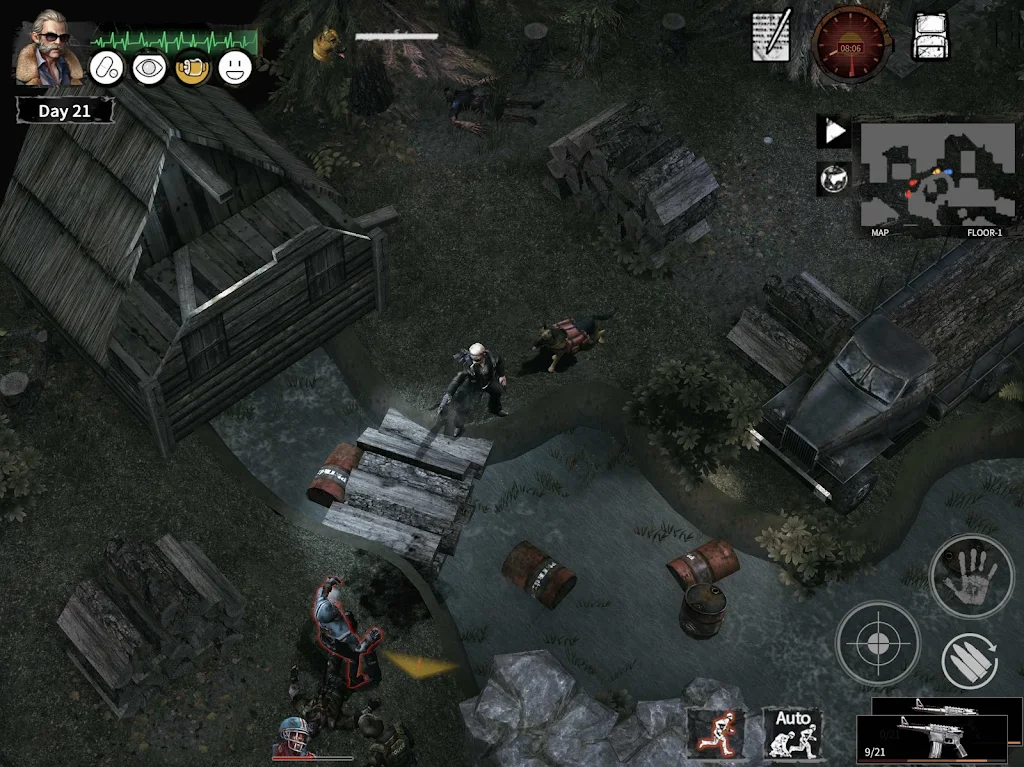
Task: Toggle the running stance icon
Action: (715, 733)
